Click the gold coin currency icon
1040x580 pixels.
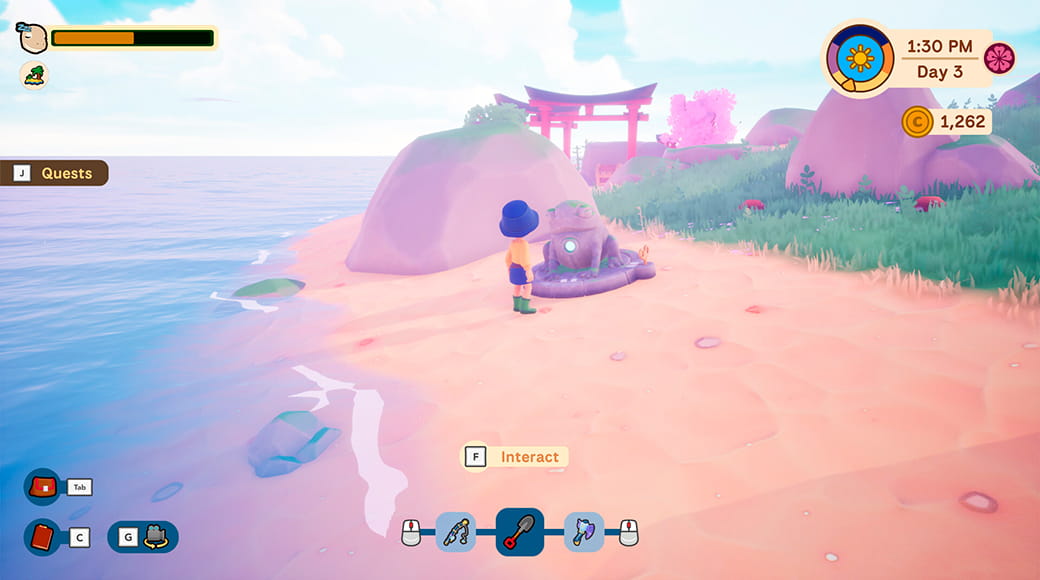[917, 122]
